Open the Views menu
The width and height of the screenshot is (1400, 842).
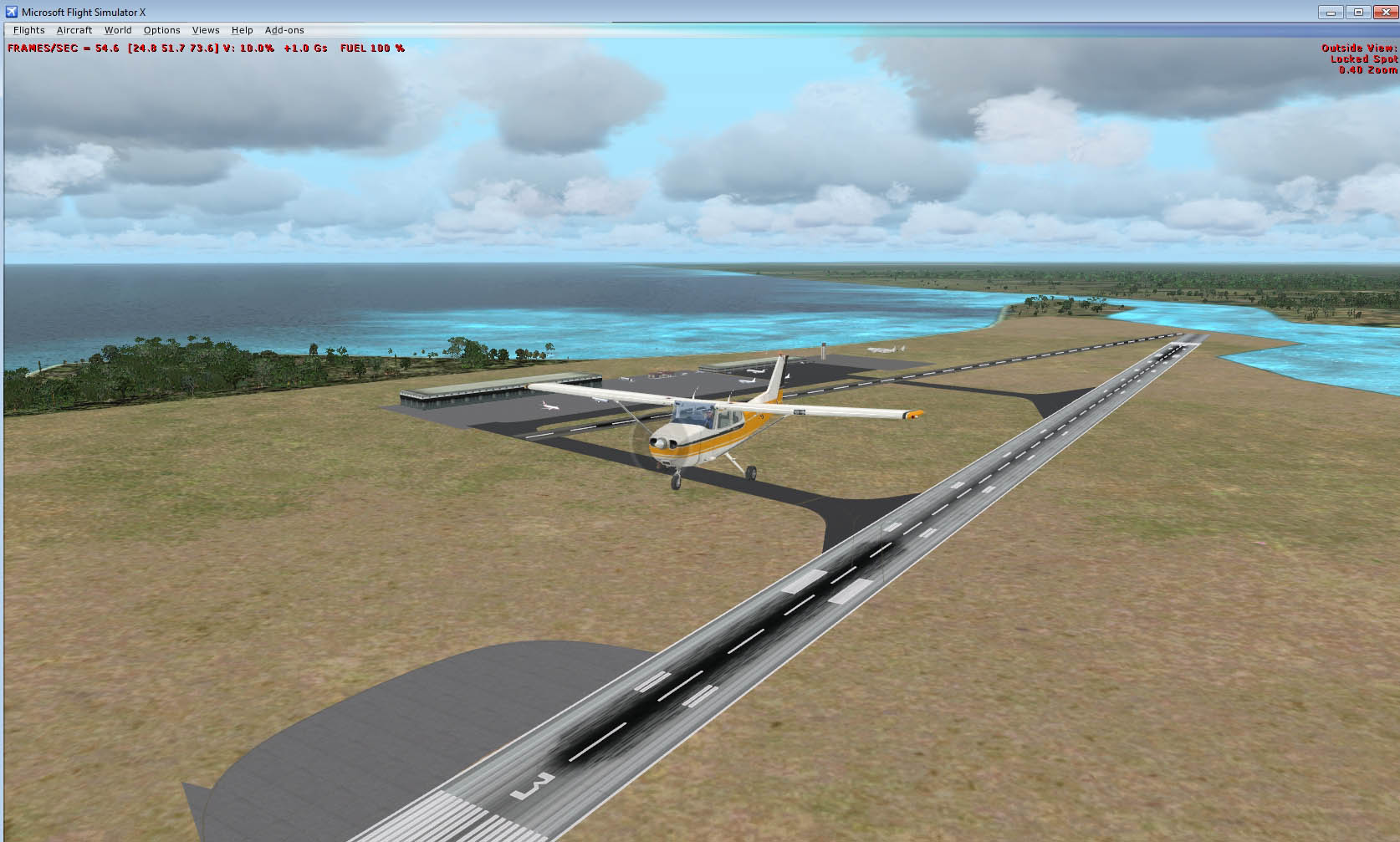point(206,30)
